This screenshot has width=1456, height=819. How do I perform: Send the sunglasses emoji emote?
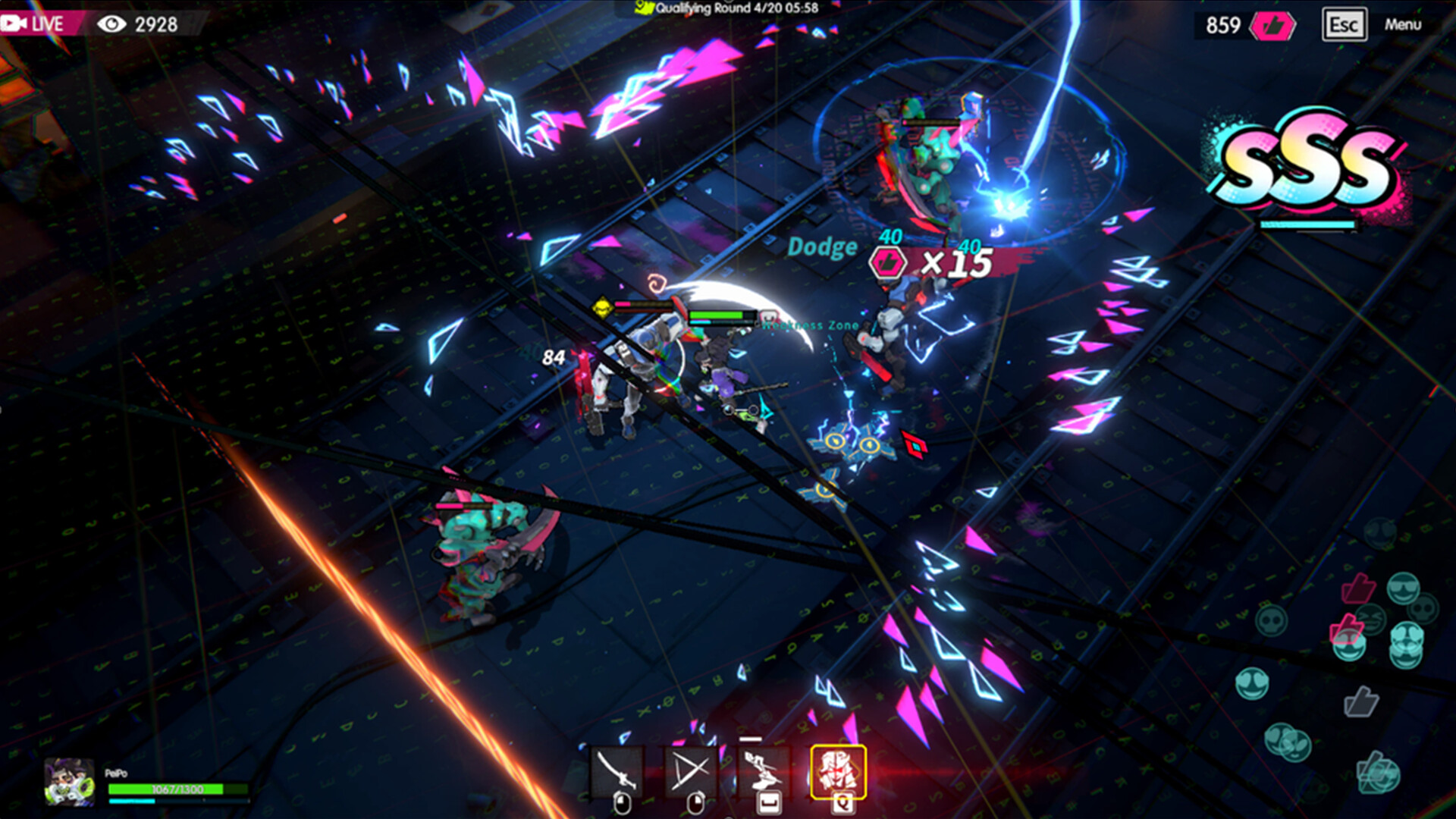click(1403, 588)
